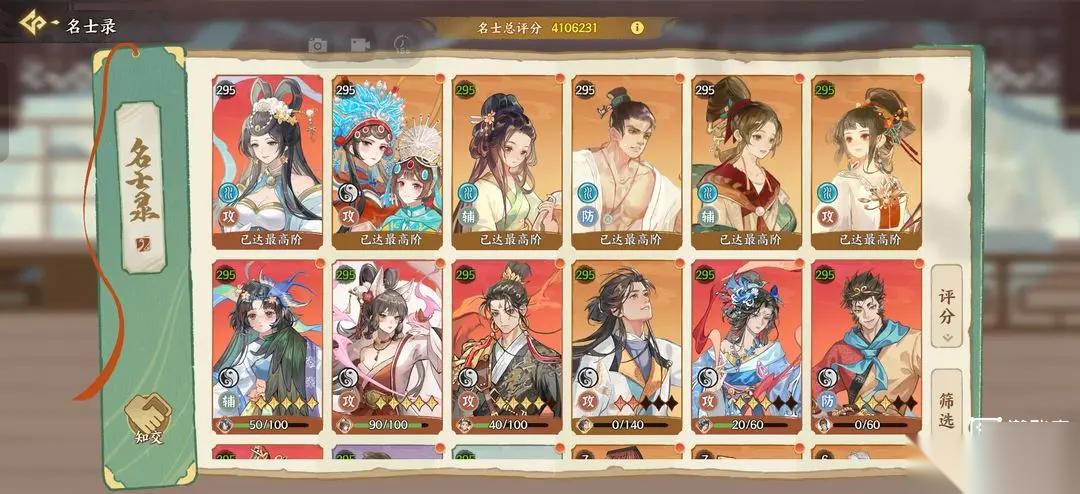
Task: Open the green-cloaked support card at 50/100
Action: pyautogui.click(x=268, y=345)
